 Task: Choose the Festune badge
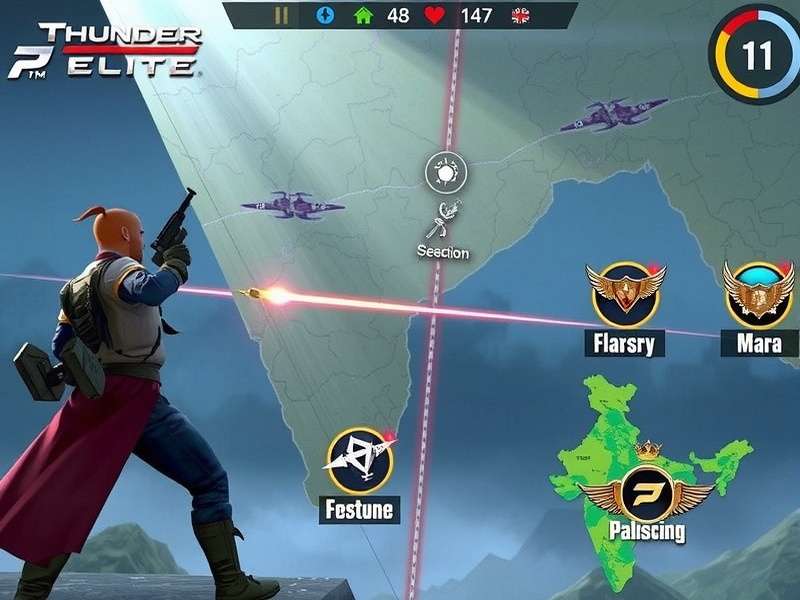click(360, 461)
